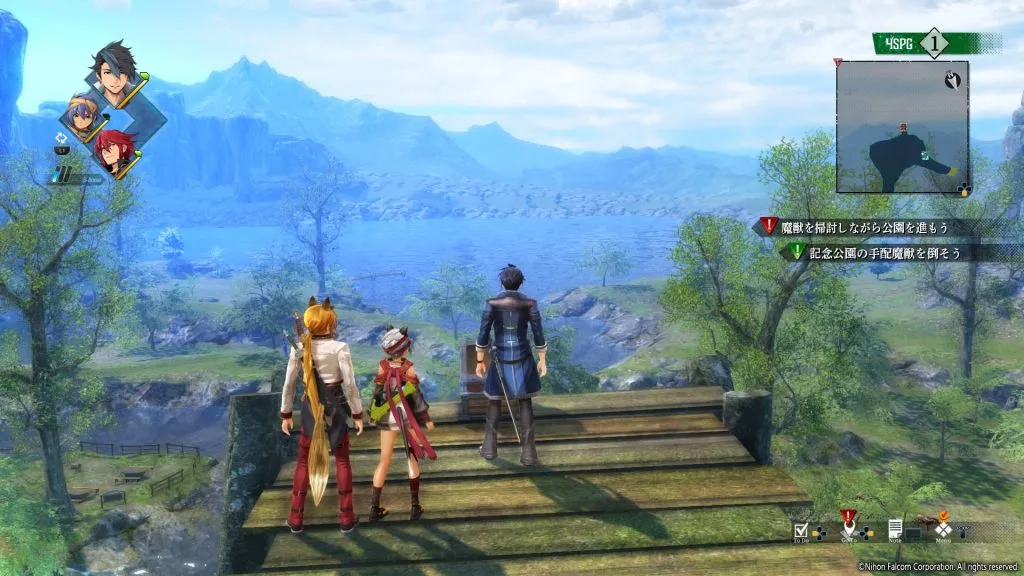Viewport: 1024px width, 576px height.
Task: Select the red-haired party member portrait
Action: (x=114, y=152)
